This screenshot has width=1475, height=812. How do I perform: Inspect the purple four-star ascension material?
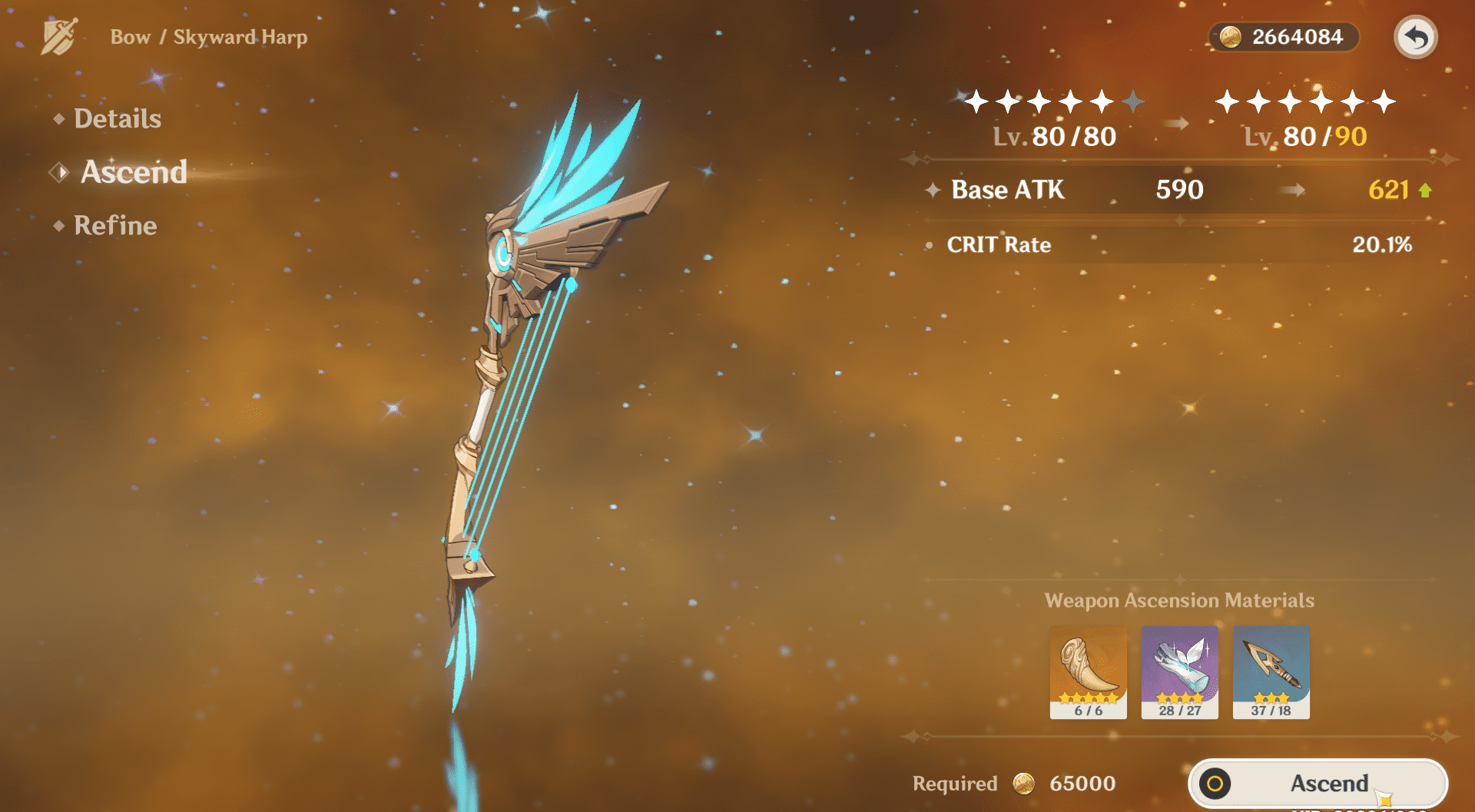(1179, 672)
